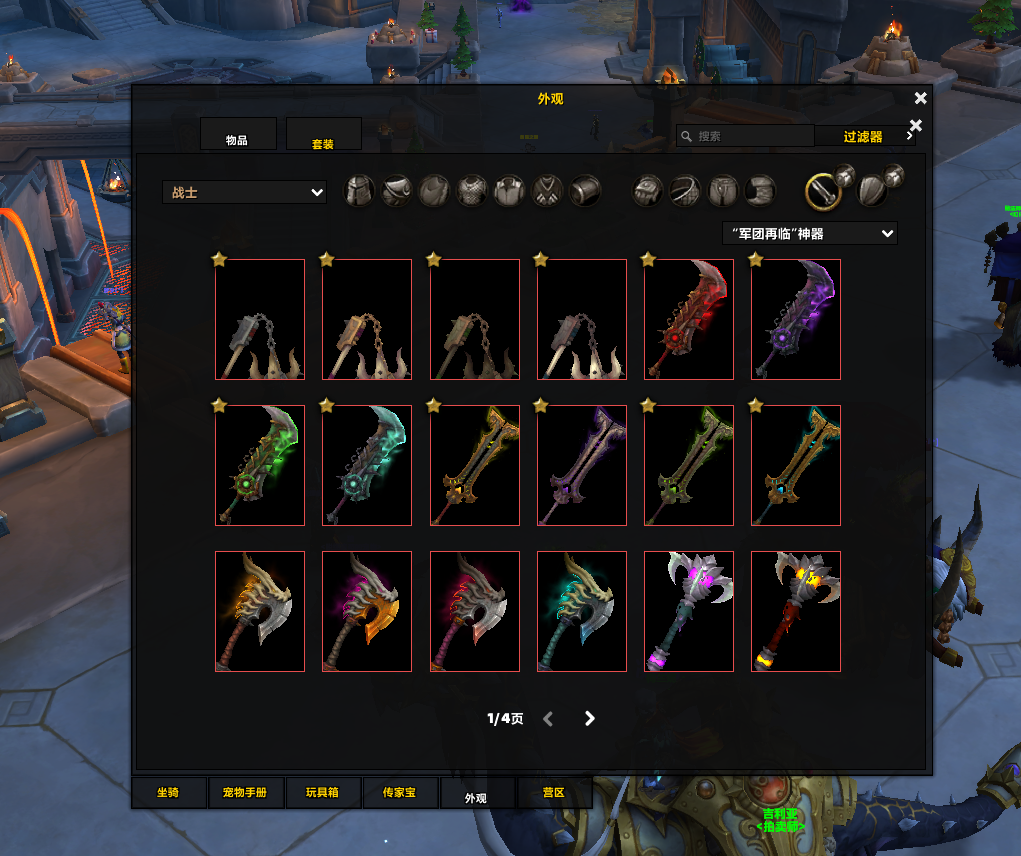
Task: Open the 过滤器 filter menu
Action: [x=863, y=136]
